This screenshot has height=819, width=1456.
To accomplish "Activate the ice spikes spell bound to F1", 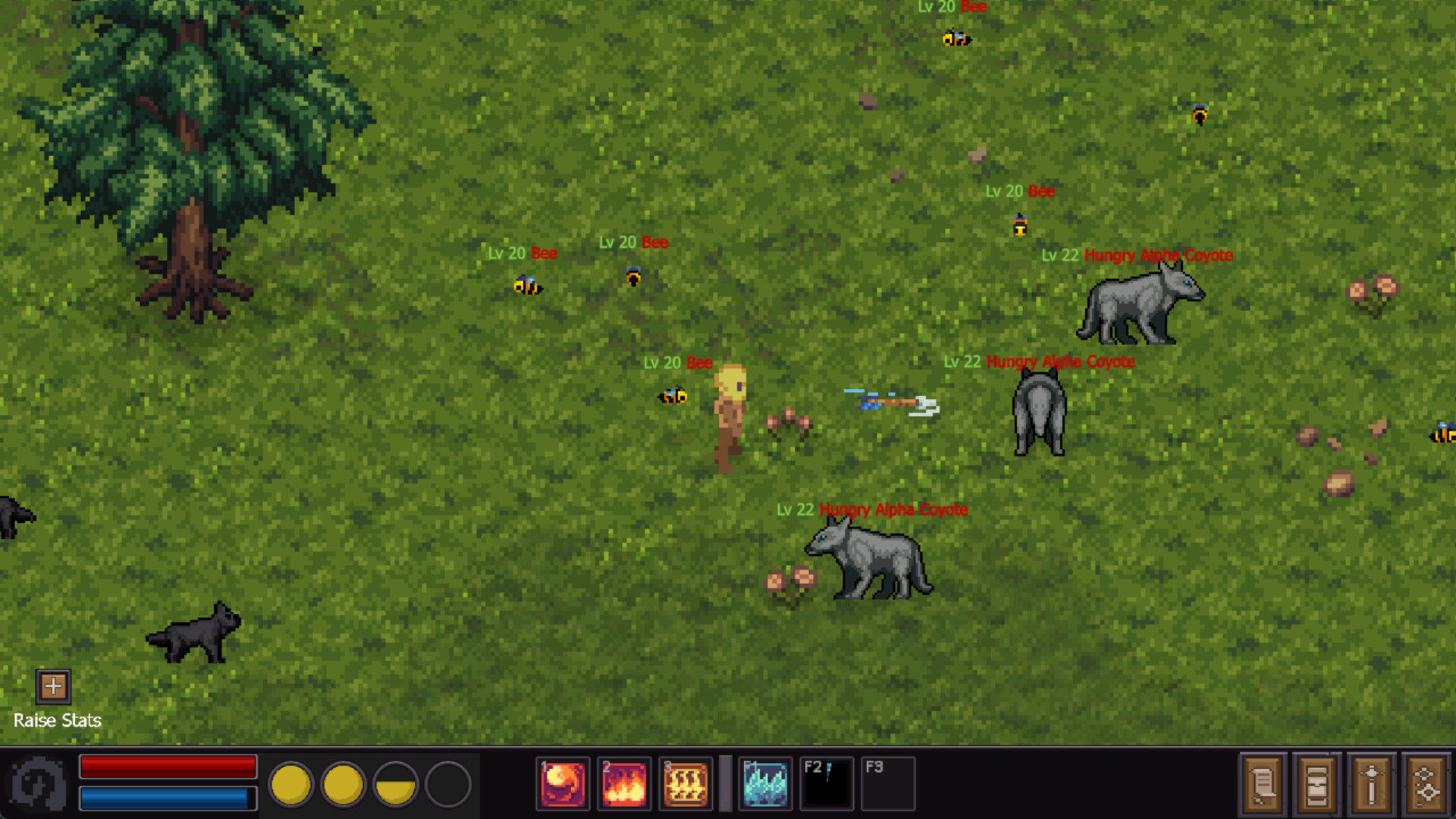I will click(765, 783).
